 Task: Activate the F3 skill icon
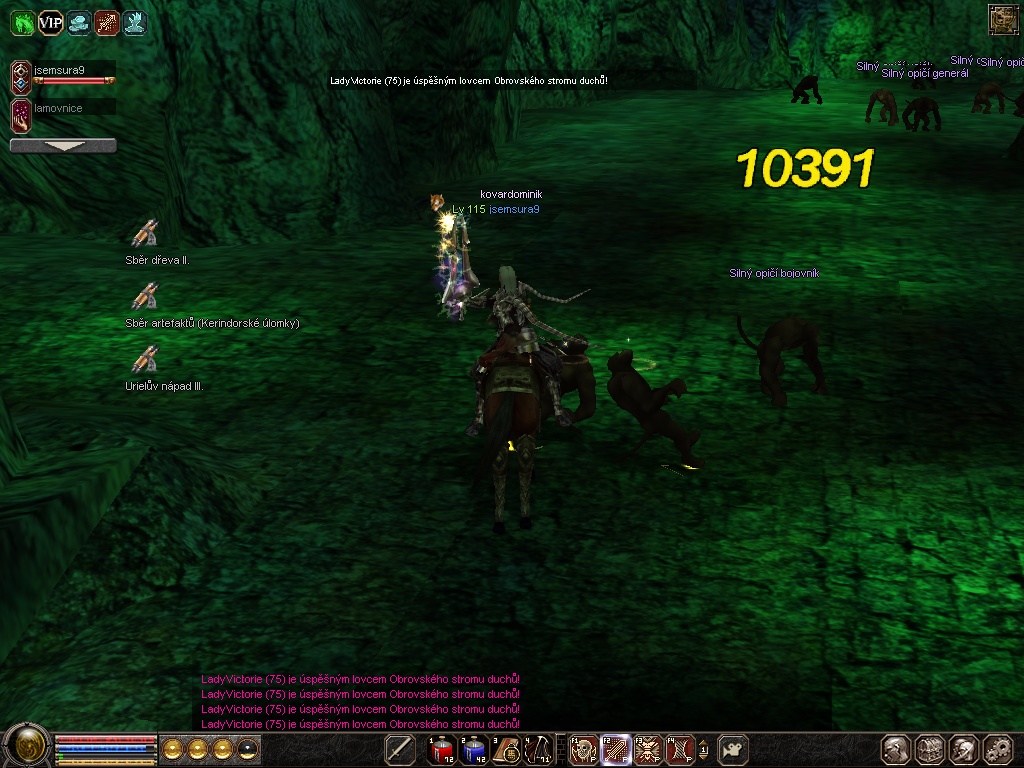click(648, 749)
